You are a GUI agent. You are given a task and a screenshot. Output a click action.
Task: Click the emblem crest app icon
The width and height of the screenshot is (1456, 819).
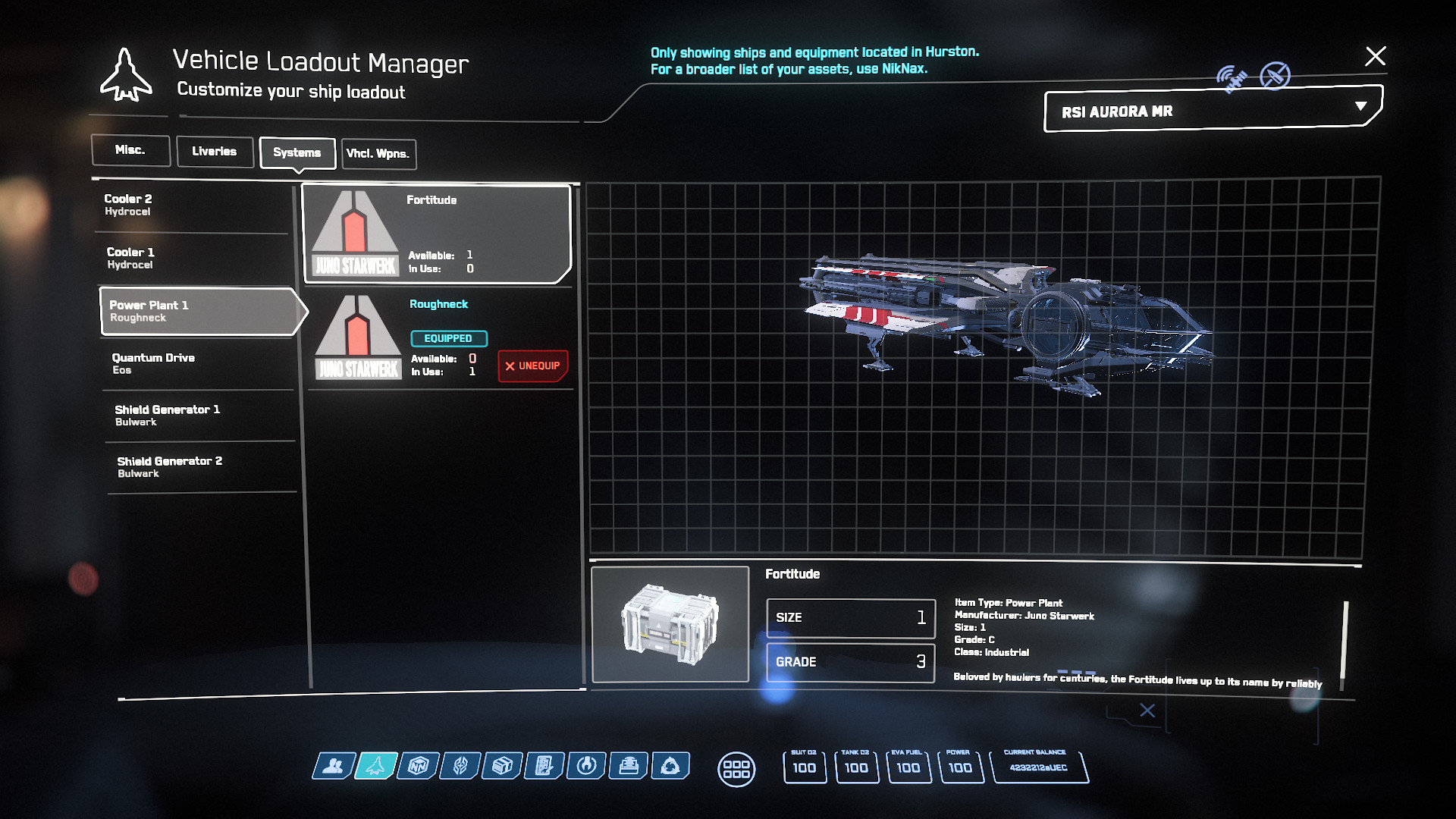pyautogui.click(x=461, y=767)
